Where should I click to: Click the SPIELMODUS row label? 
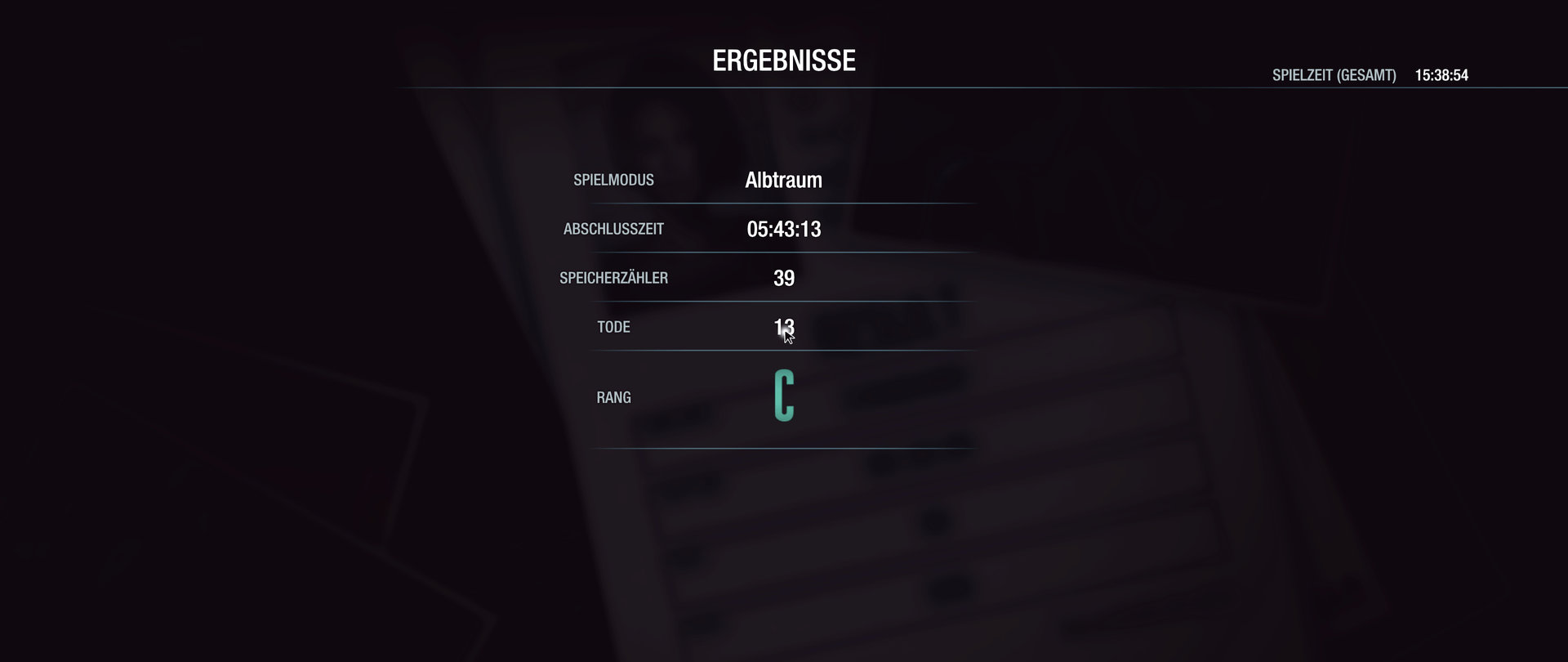click(613, 181)
